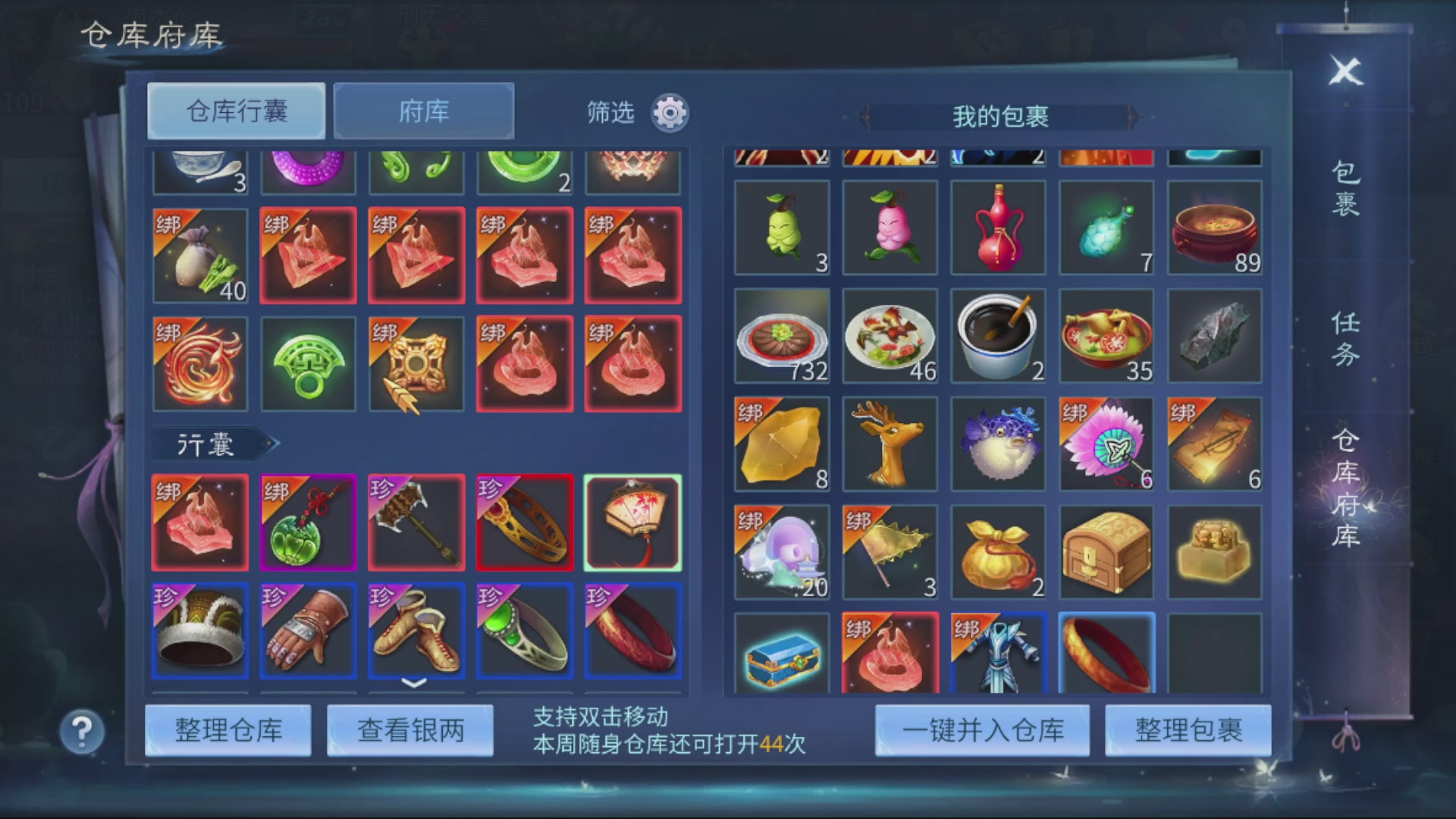This screenshot has width=1456, height=819.
Task: Select the 仓库行囊 tab
Action: [x=236, y=110]
